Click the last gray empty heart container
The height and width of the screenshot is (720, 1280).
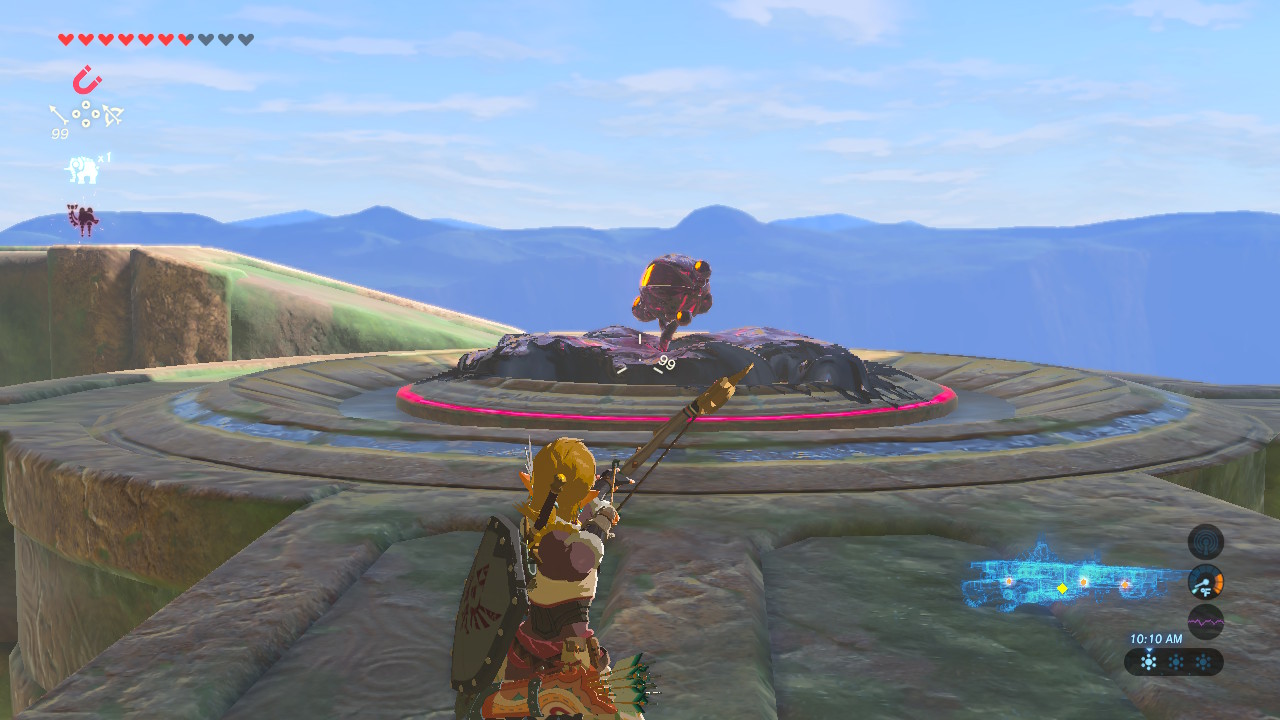(x=244, y=39)
